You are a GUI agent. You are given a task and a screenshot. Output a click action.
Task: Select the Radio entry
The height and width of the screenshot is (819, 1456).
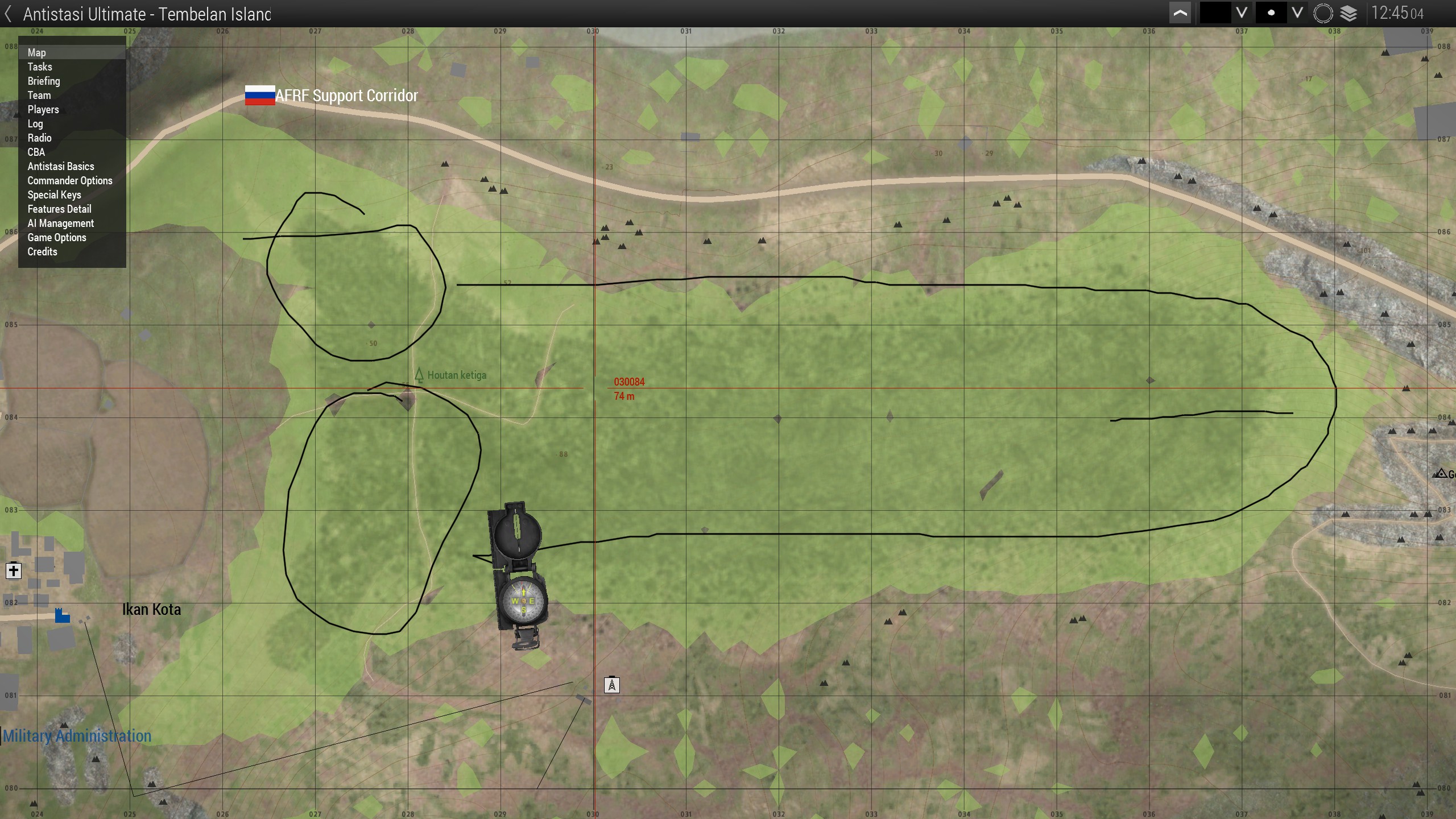(x=39, y=138)
